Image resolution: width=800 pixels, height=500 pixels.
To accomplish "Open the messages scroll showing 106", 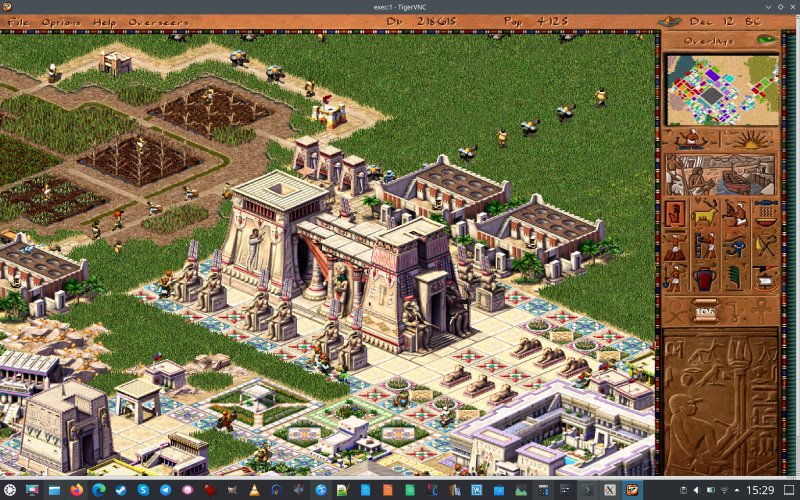I will [706, 311].
